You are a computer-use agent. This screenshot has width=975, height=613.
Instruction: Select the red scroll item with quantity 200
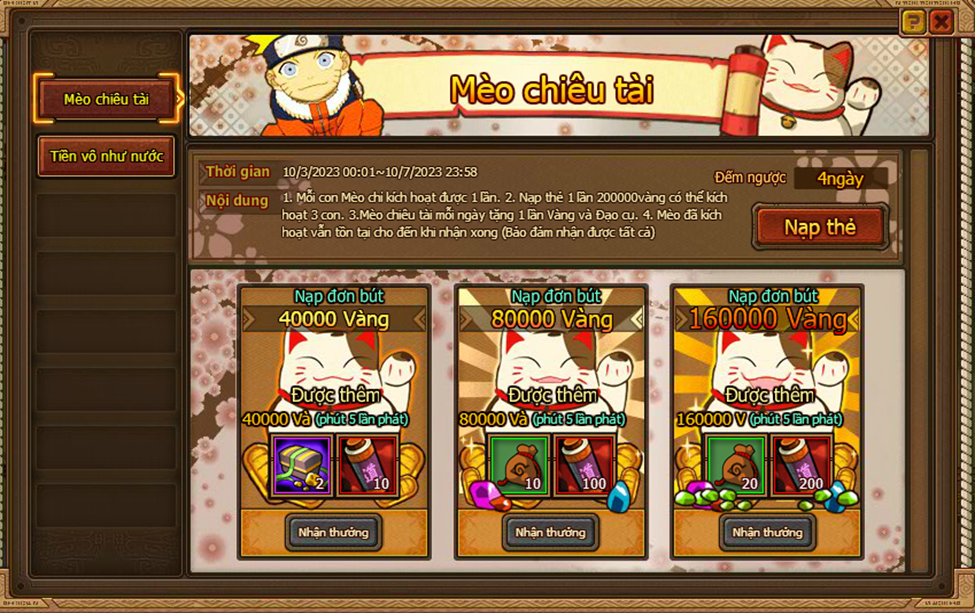[x=801, y=465]
